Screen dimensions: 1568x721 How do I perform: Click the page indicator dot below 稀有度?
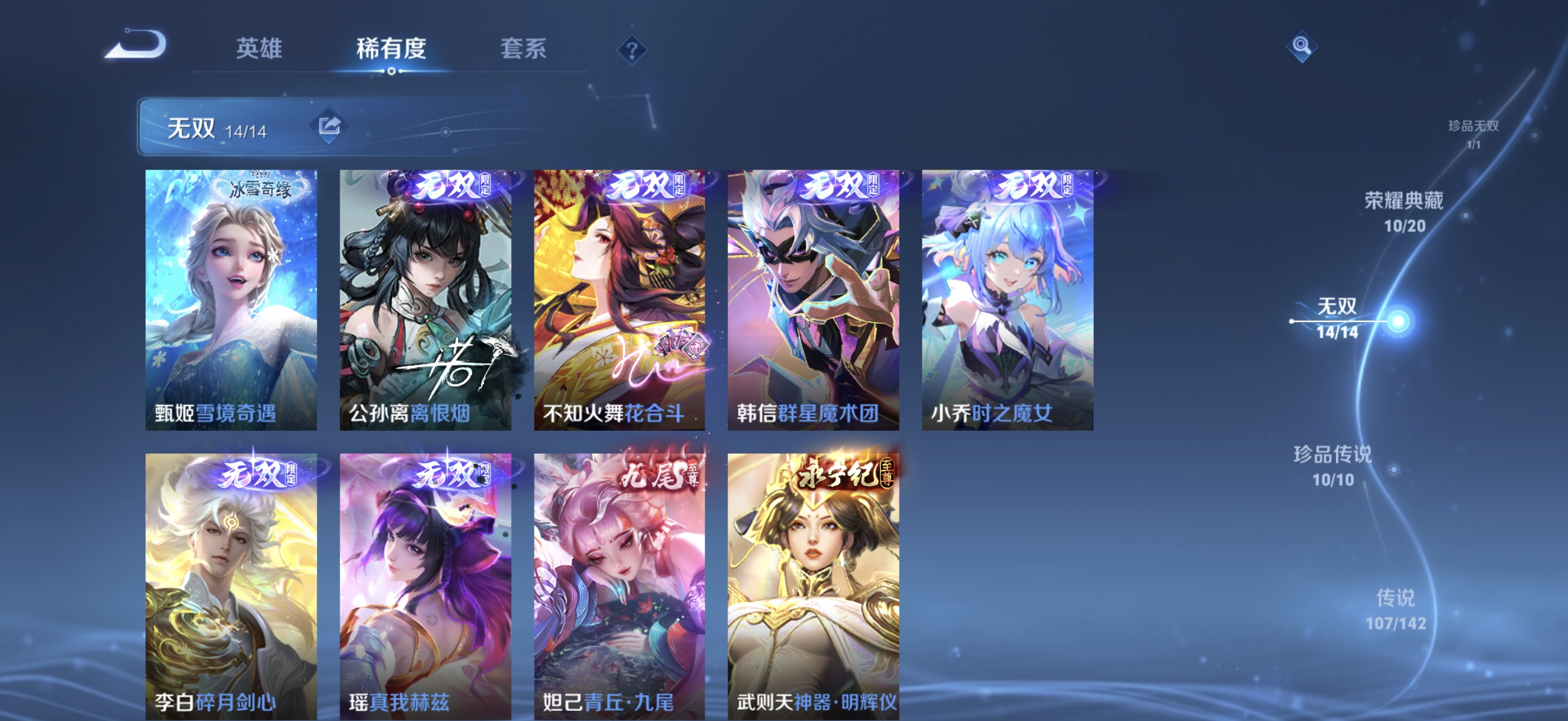(391, 71)
